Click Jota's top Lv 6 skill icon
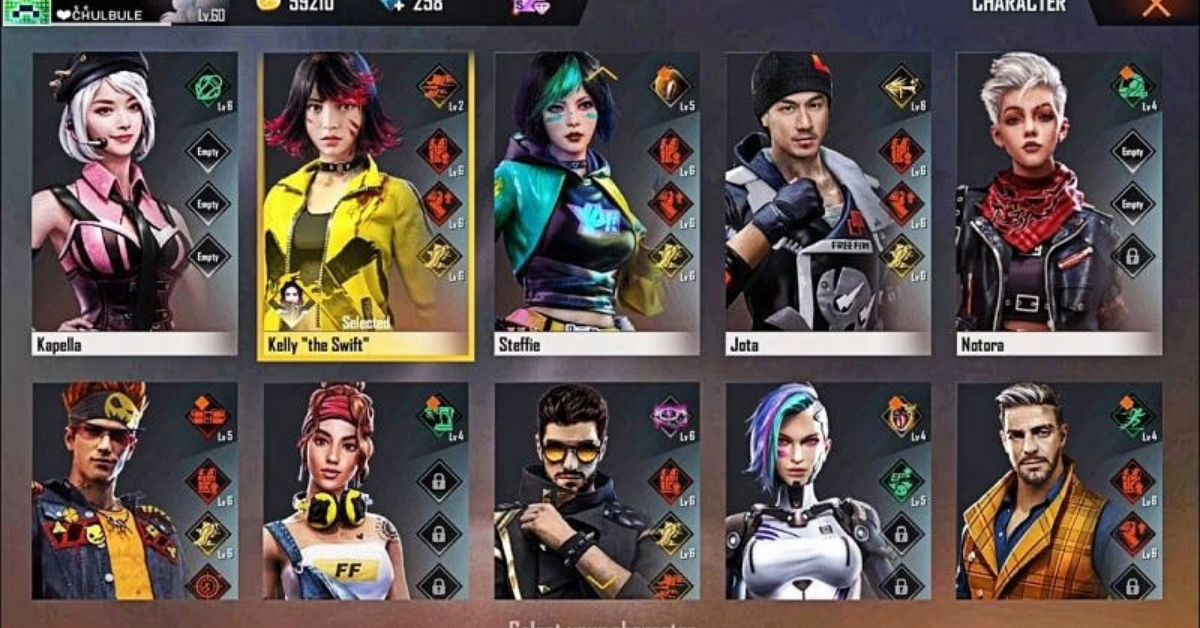Viewport: 1200px width, 628px height. point(901,86)
